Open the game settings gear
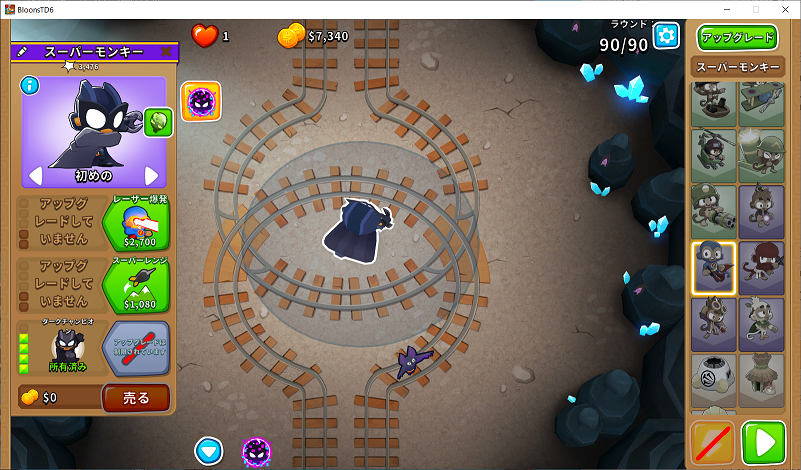This screenshot has height=470, width=801. point(666,36)
